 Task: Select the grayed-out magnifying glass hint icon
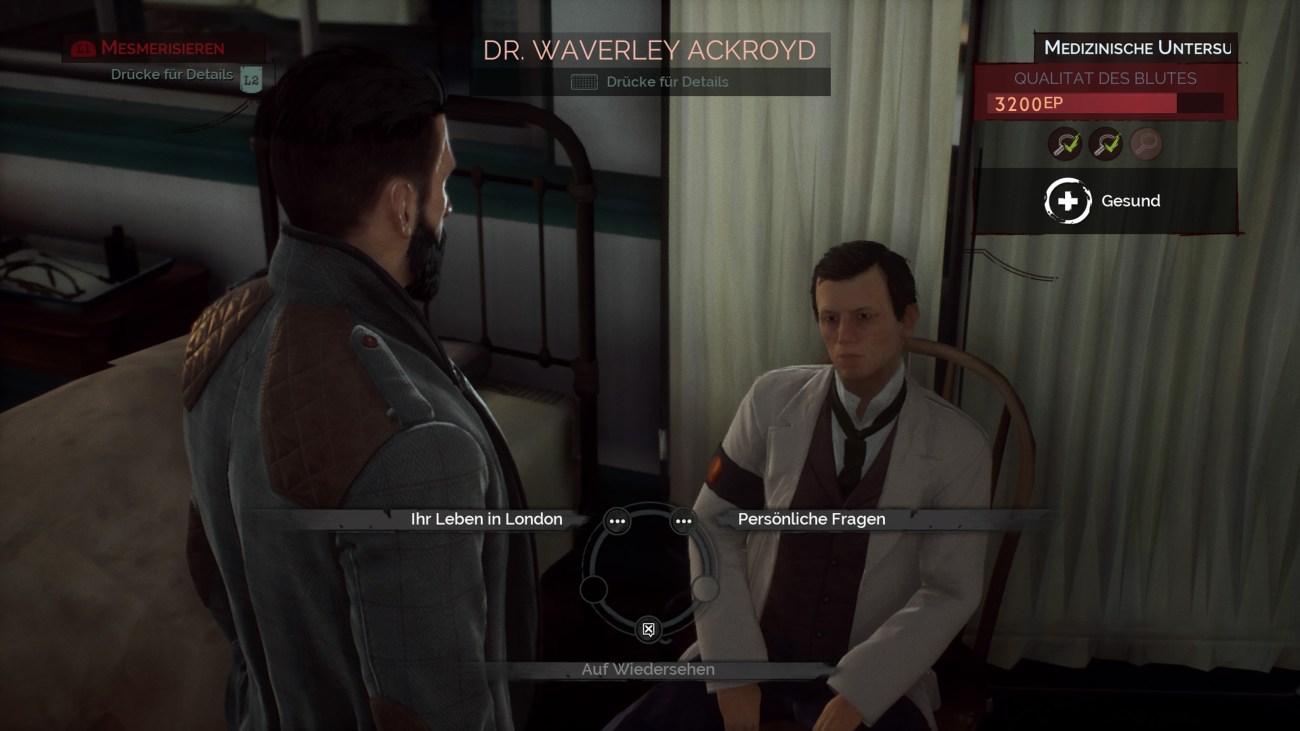click(1144, 144)
